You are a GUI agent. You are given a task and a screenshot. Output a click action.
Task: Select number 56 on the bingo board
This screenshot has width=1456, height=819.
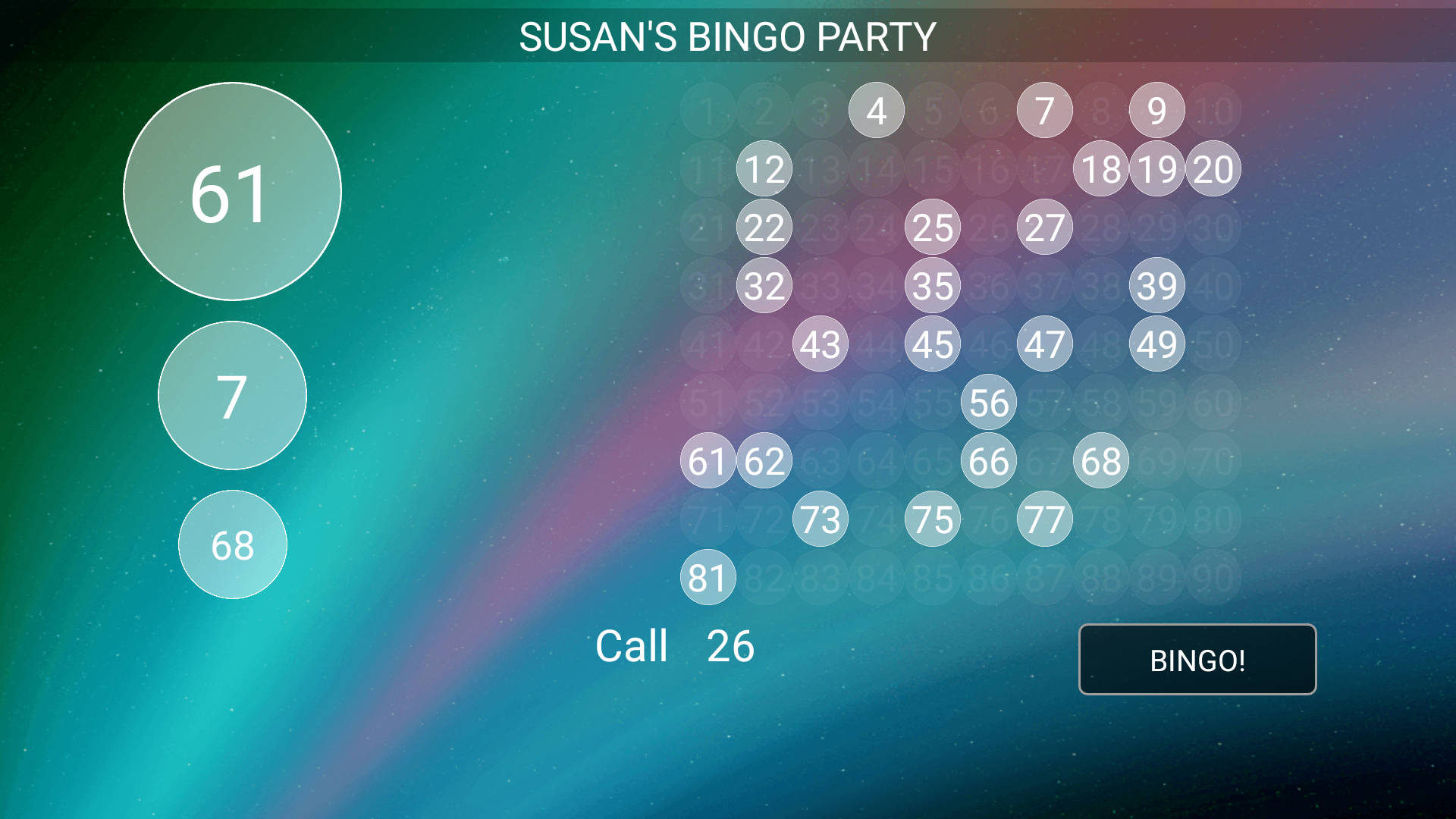[988, 403]
